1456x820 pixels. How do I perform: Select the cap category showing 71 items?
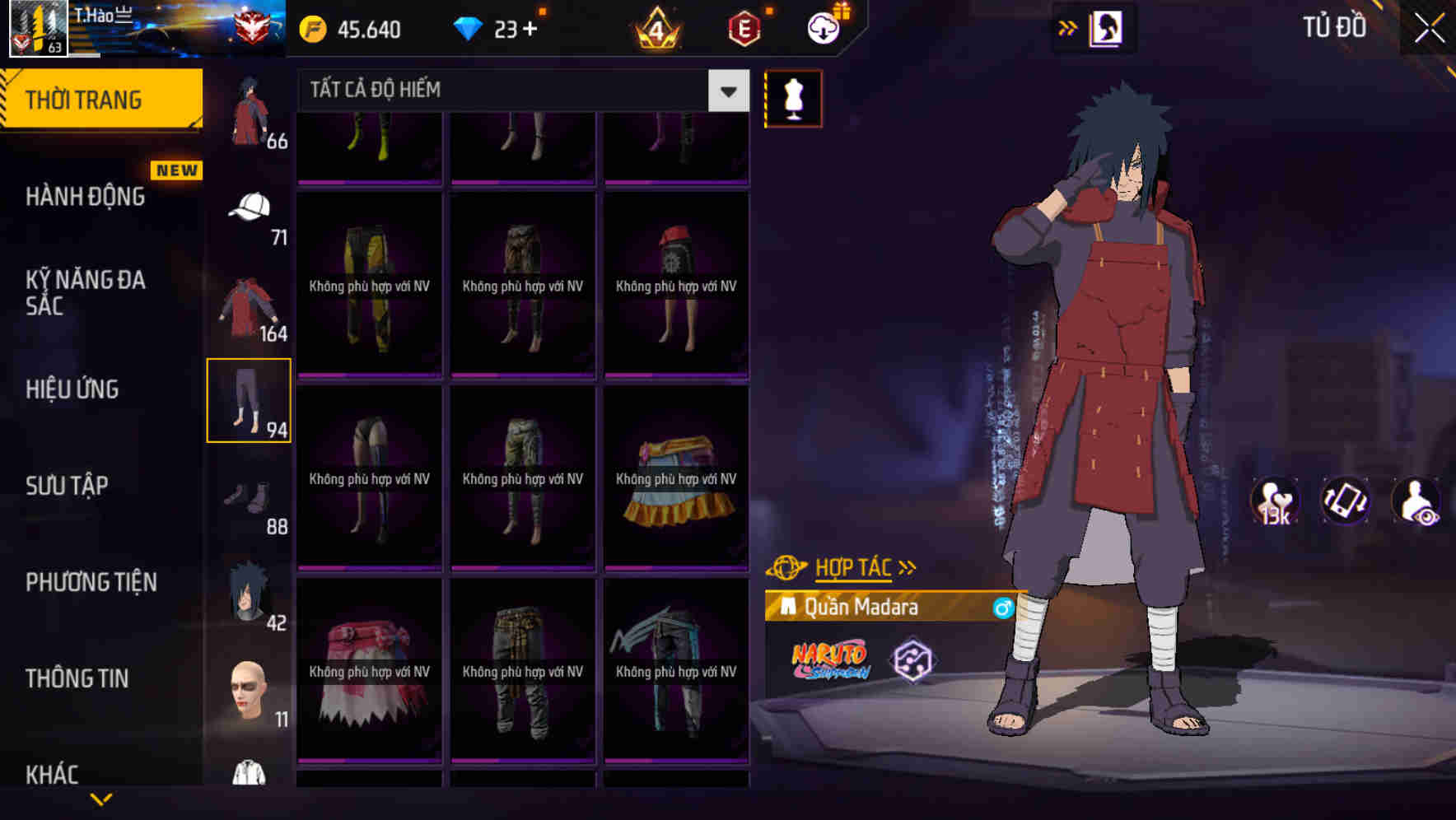pyautogui.click(x=250, y=206)
